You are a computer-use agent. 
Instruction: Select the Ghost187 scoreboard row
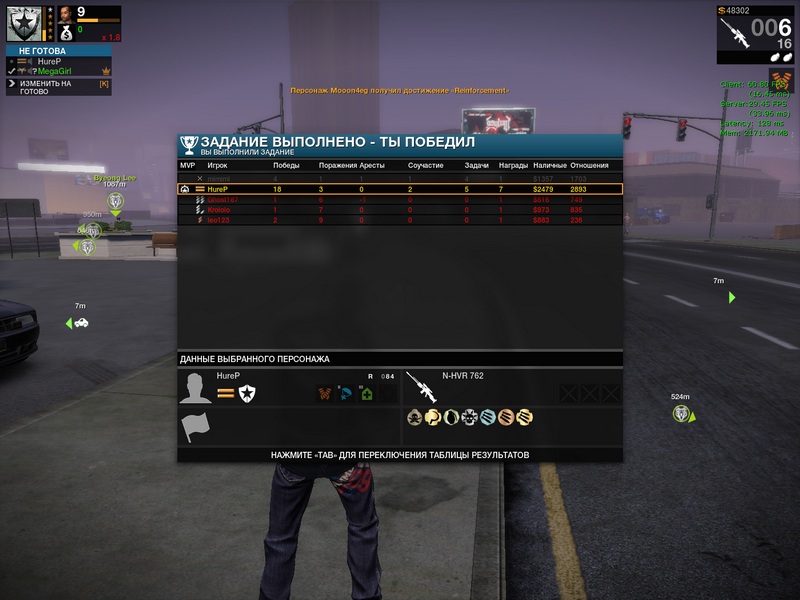coord(400,200)
